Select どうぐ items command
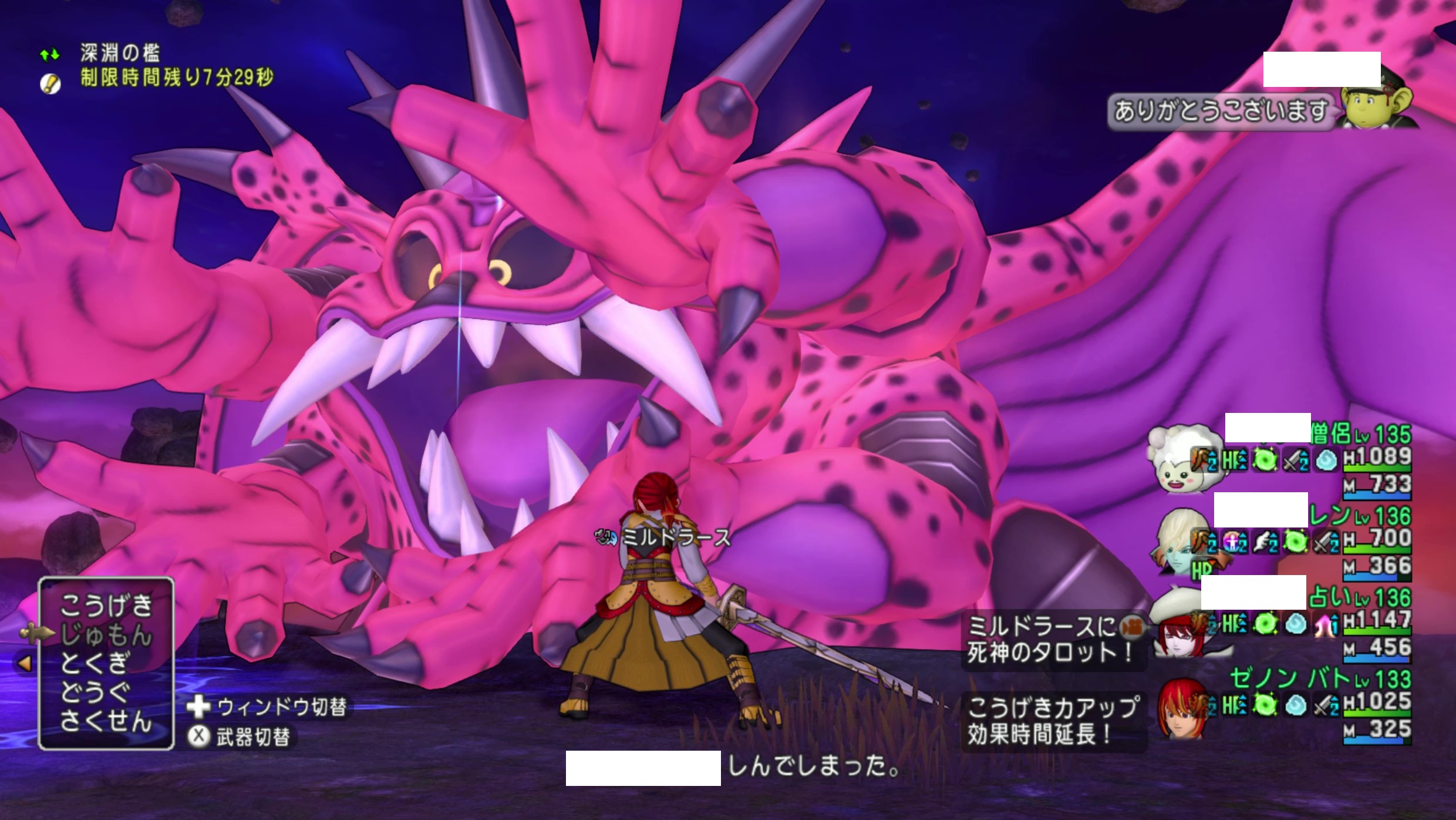The width and height of the screenshot is (1456, 820). click(x=94, y=693)
